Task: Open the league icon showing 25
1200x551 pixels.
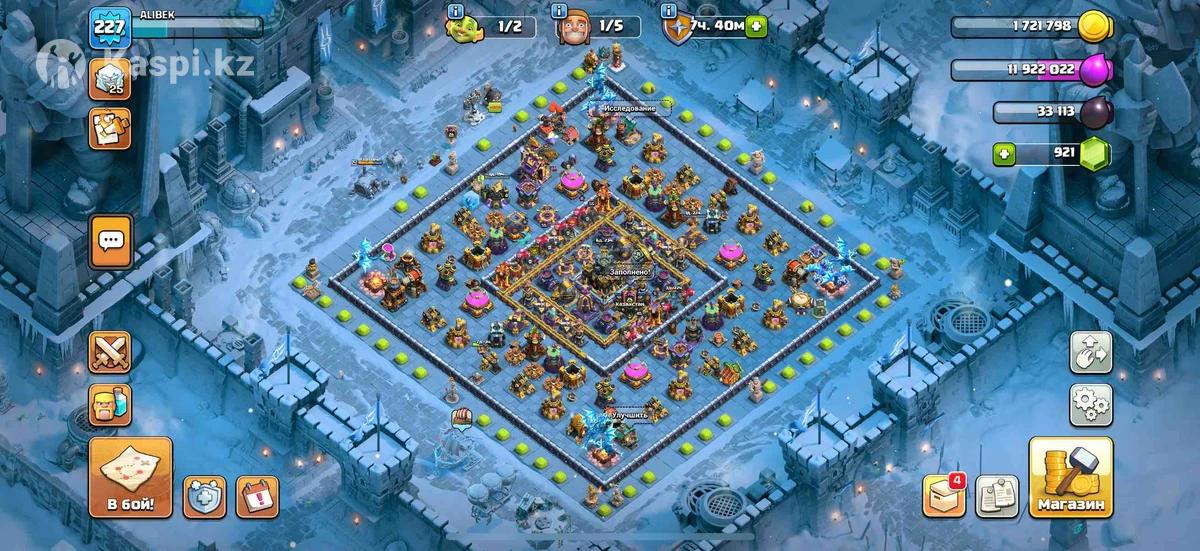Action: tap(110, 78)
